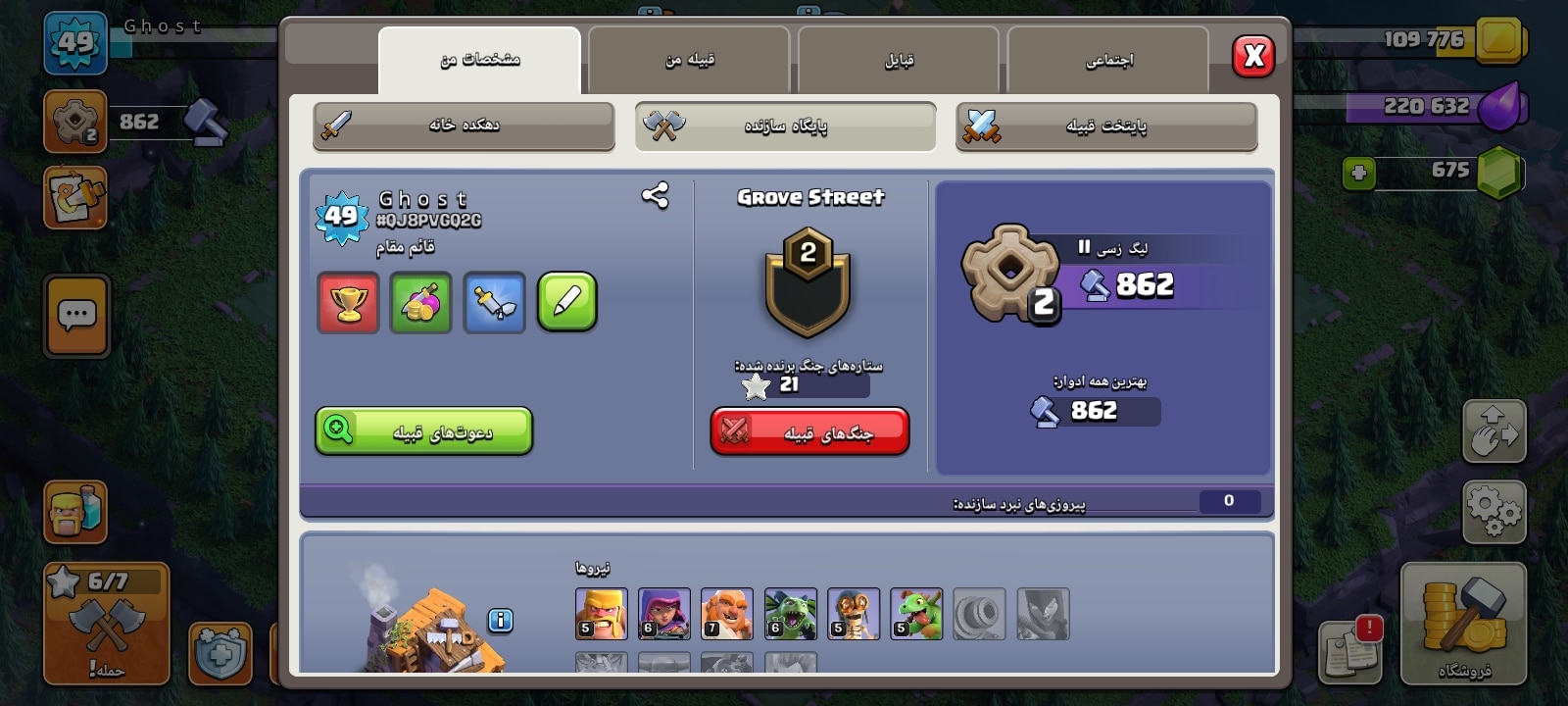
Task: Open the chat speech bubble button
Action: [x=76, y=316]
